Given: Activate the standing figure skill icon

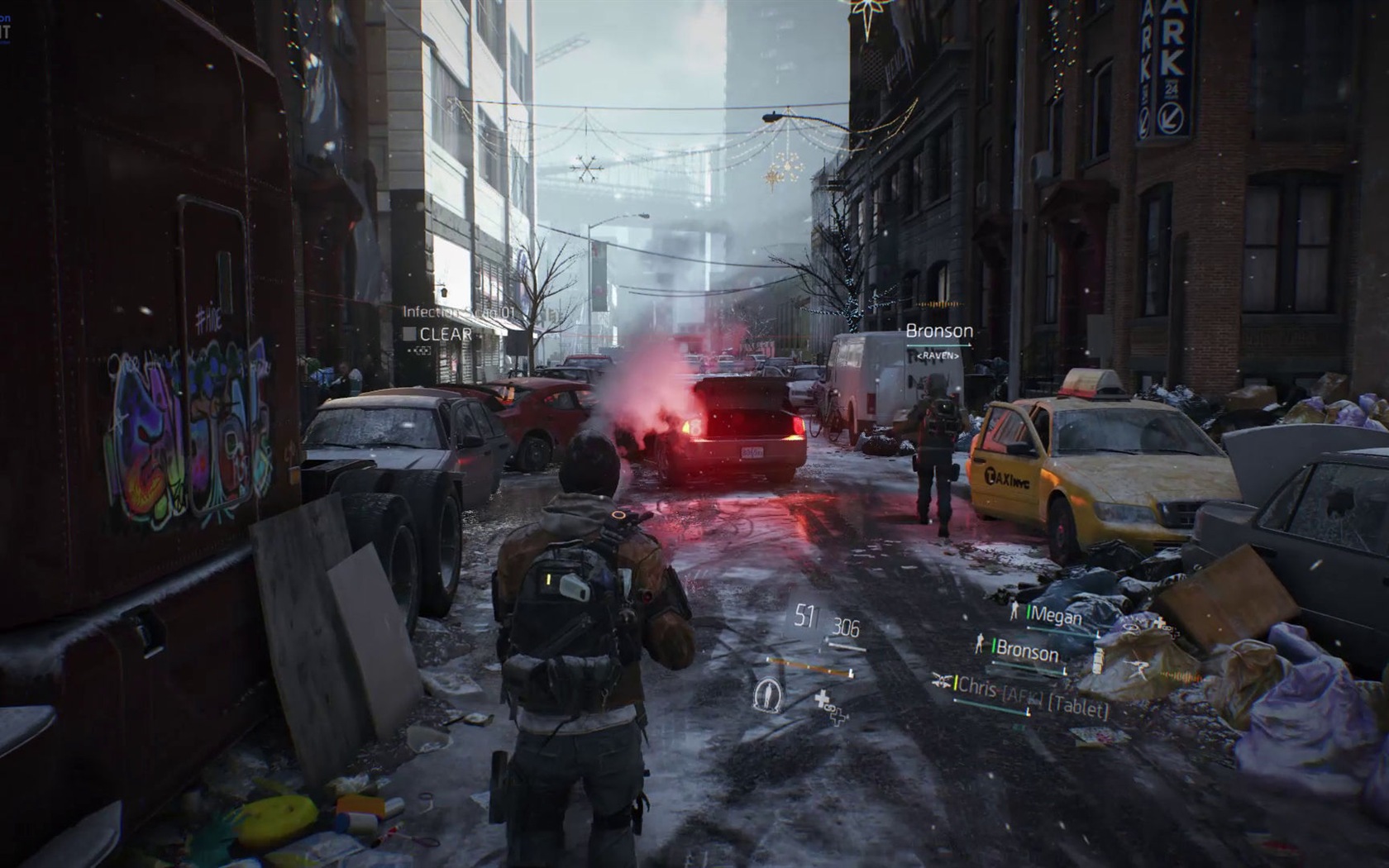Looking at the screenshot, I should [768, 694].
